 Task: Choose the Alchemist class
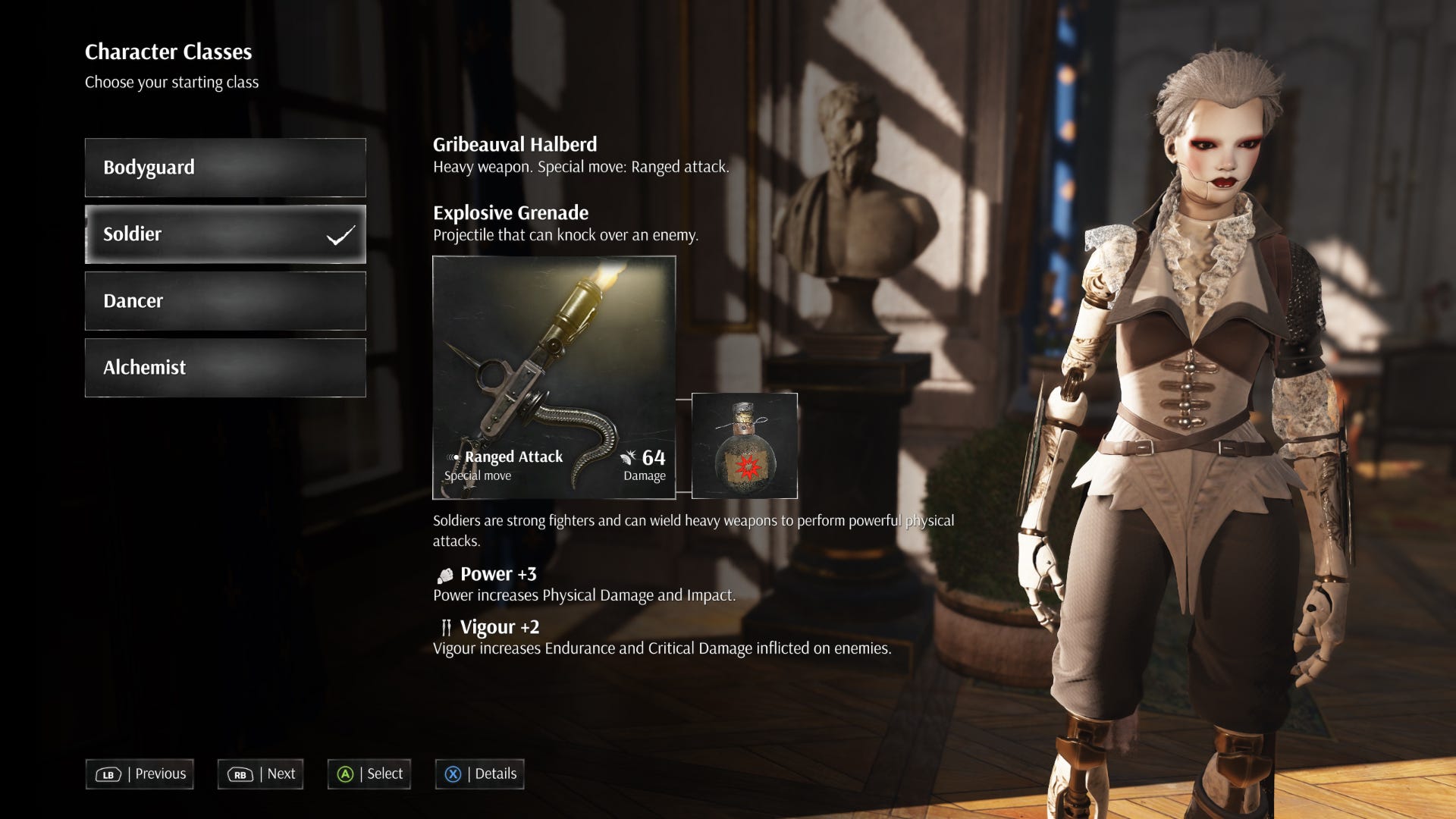(225, 368)
